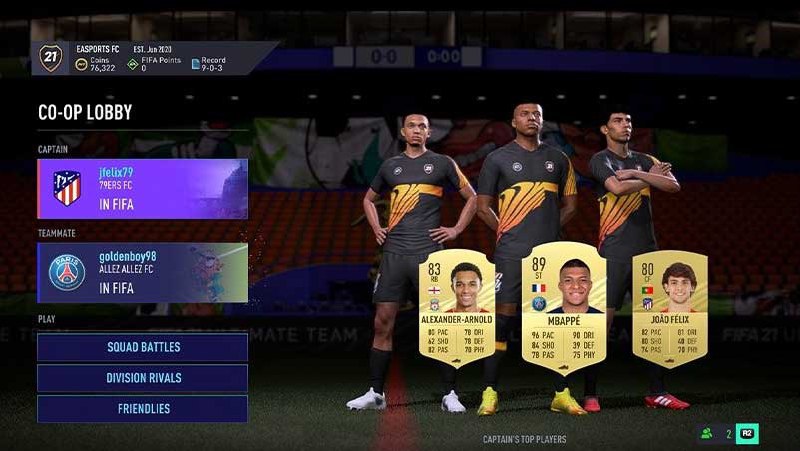Select the Friendlies option
This screenshot has width=800, height=451.
[x=142, y=409]
